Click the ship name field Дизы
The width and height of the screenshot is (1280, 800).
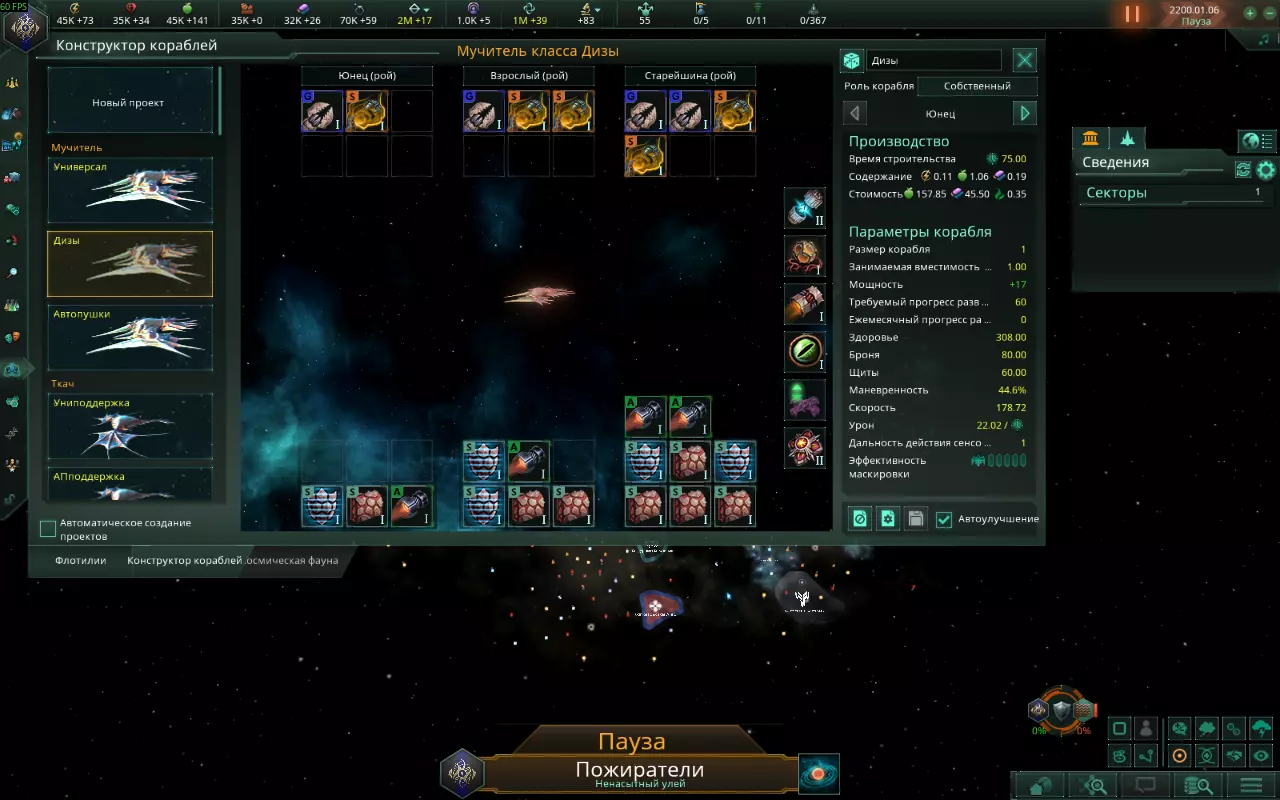933,61
